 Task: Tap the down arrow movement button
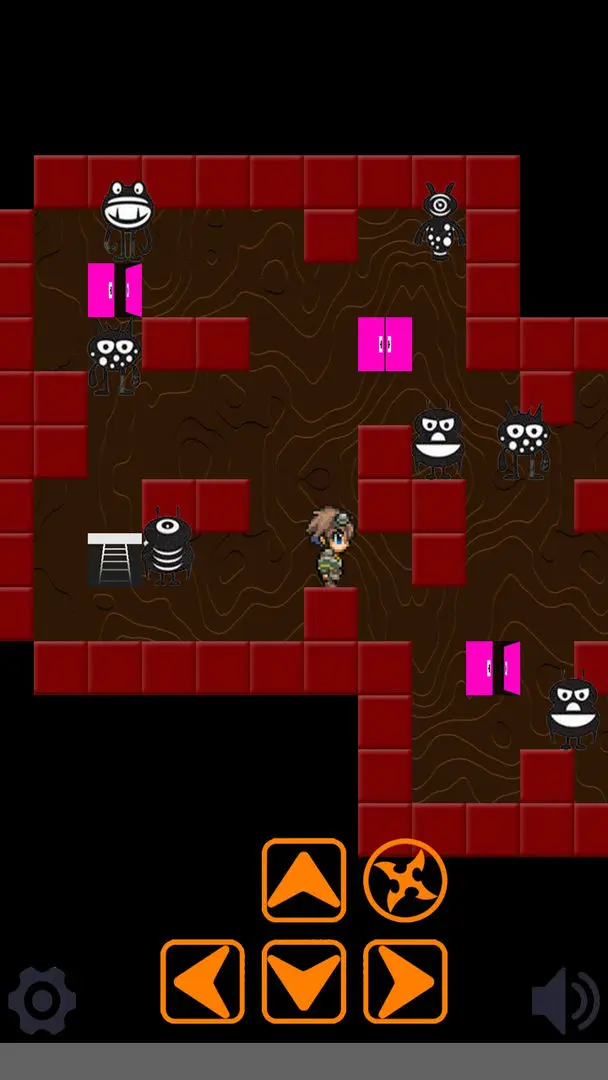click(304, 981)
